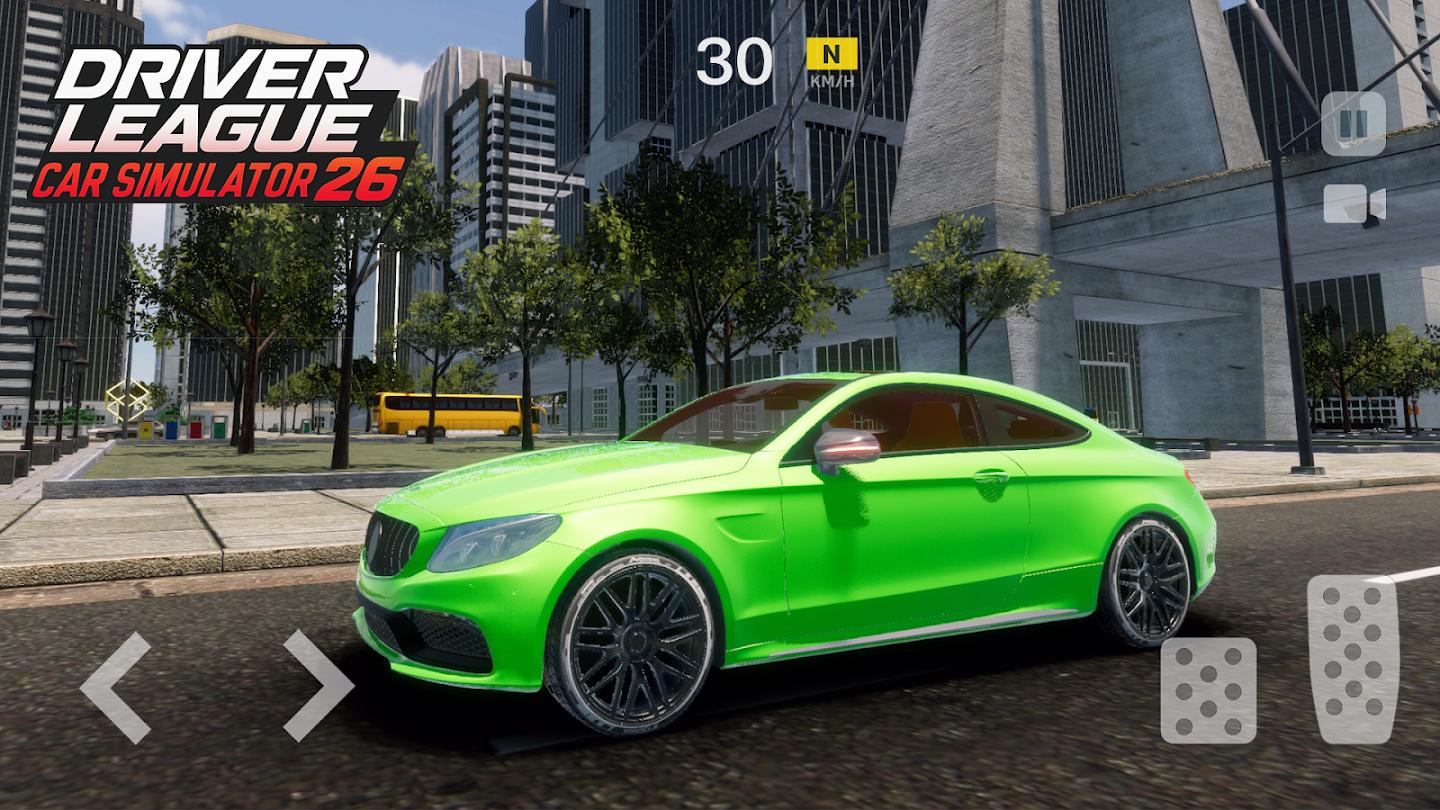This screenshot has width=1440, height=810.
Task: Tap the tall gas pedal
Action: coord(1352,658)
